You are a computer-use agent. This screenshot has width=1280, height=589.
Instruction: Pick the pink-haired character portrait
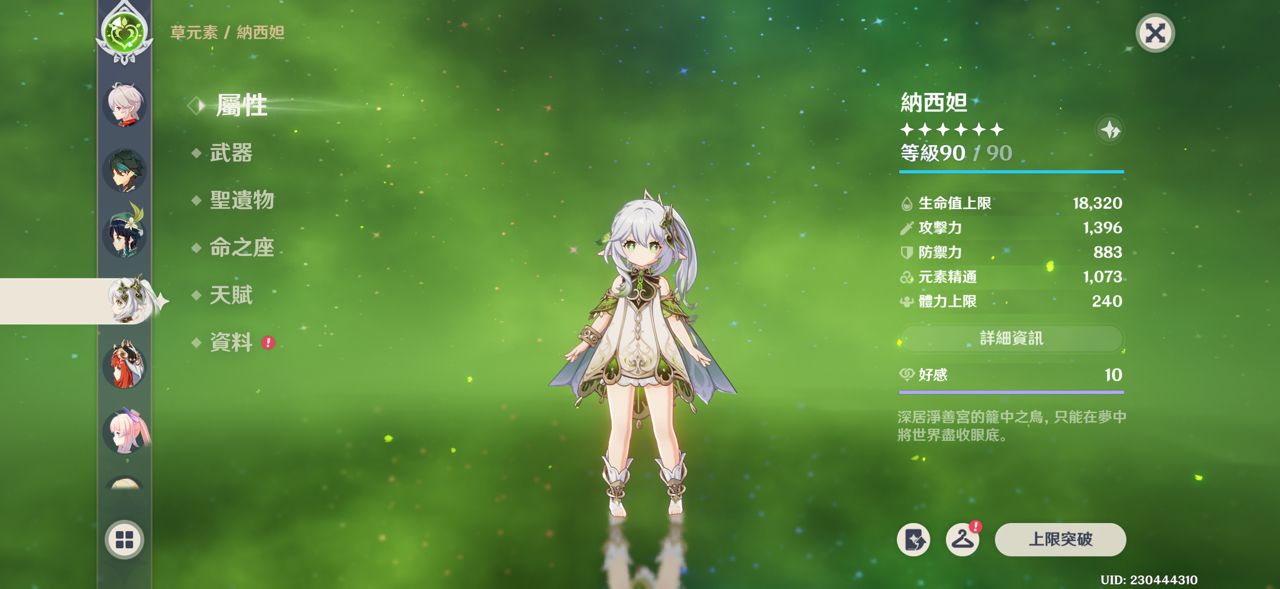125,432
